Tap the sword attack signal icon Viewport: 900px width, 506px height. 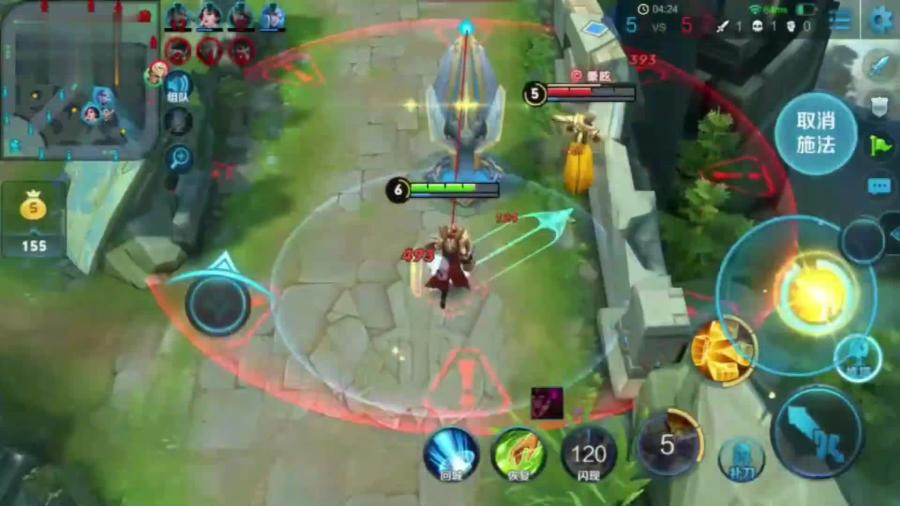(879, 66)
